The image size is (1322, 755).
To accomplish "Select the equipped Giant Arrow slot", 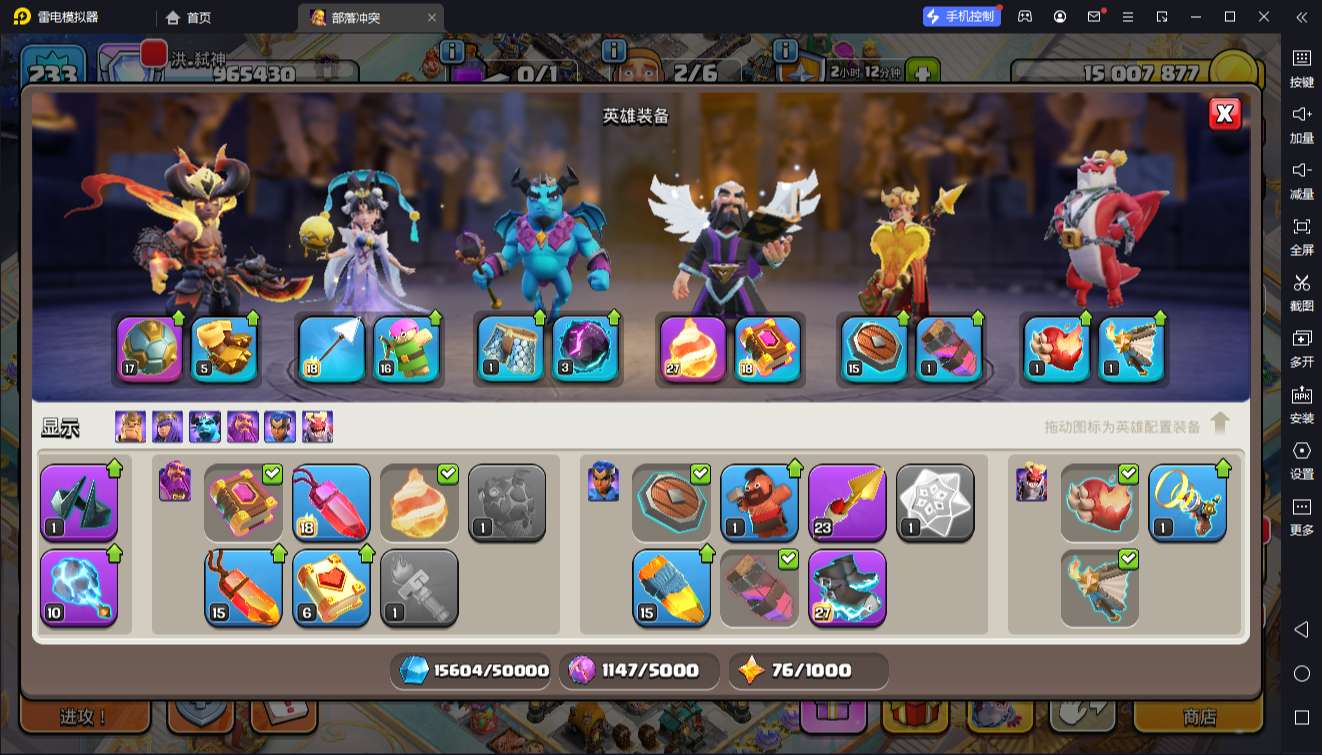I will (331, 350).
